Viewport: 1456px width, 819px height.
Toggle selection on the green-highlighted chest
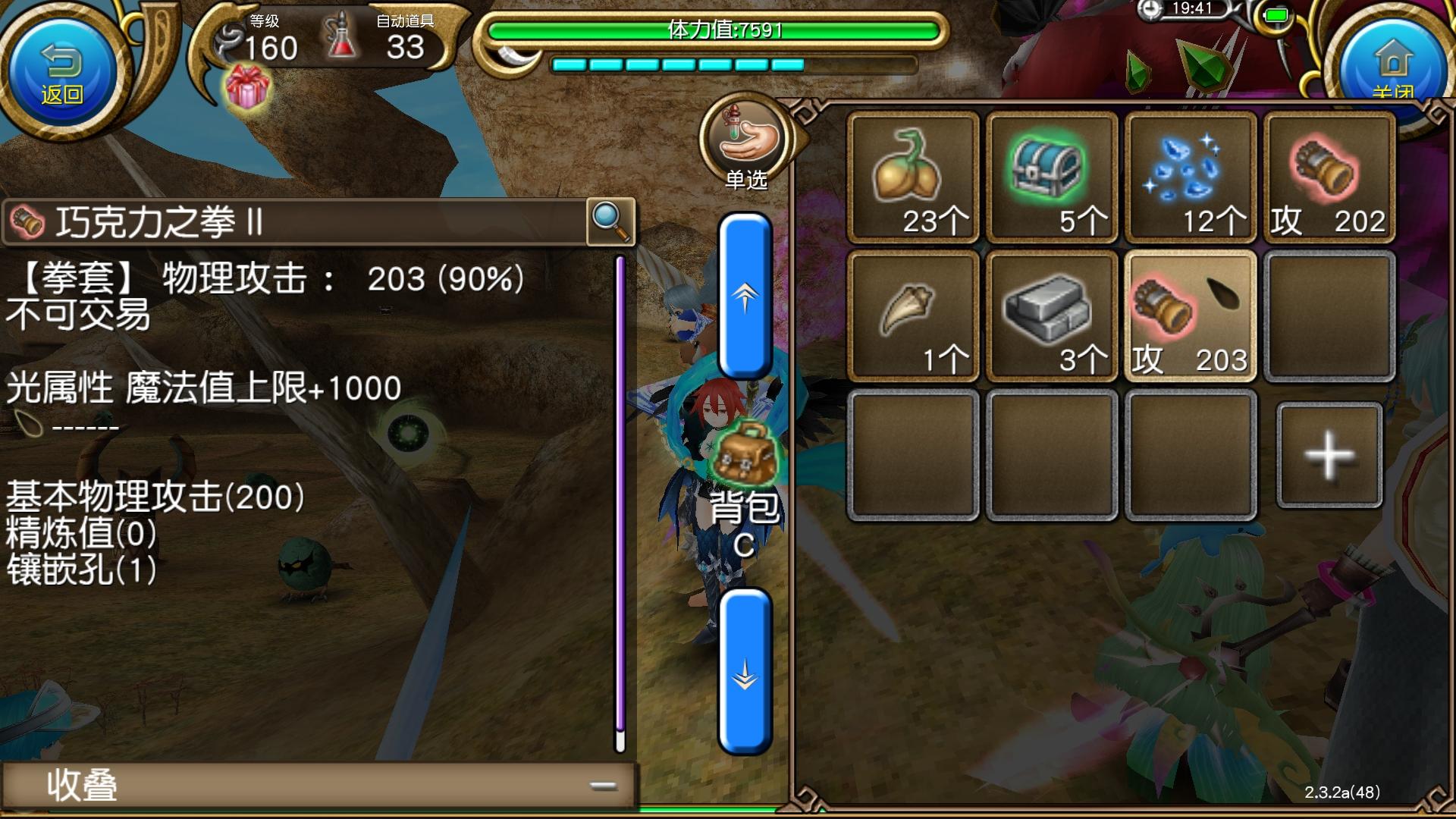coord(1051,176)
